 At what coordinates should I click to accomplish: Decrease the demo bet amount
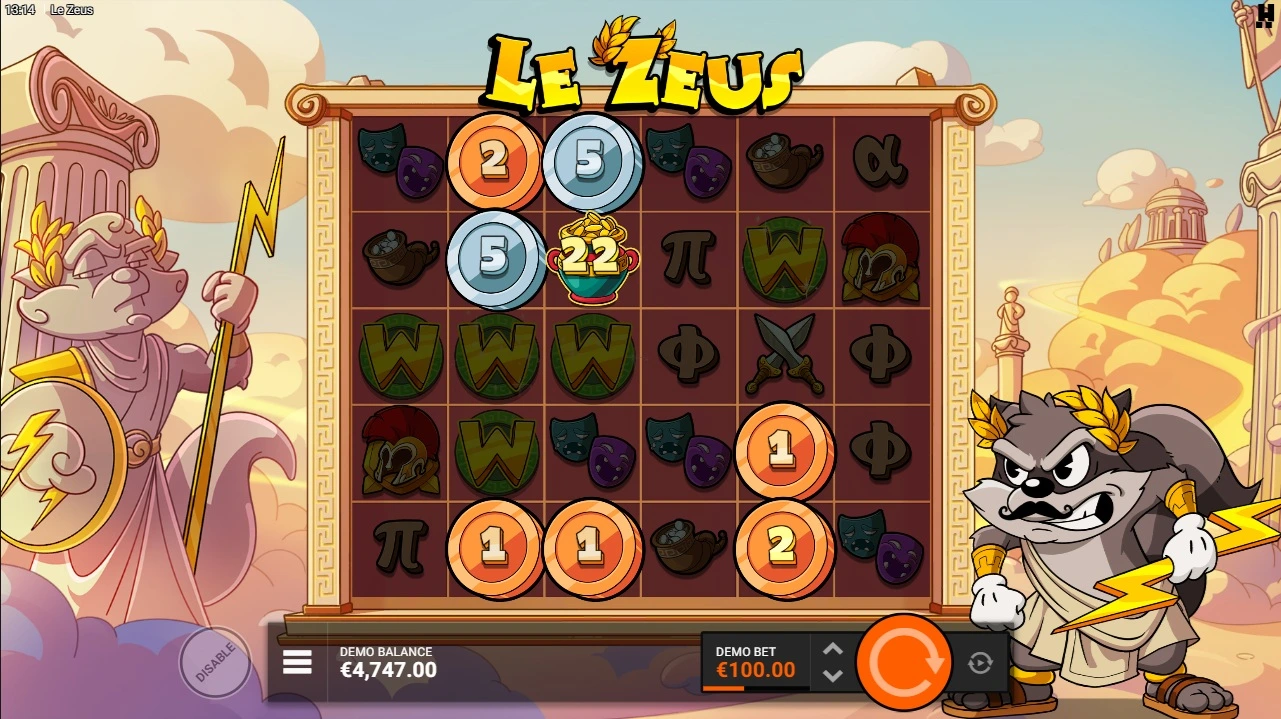coord(832,675)
